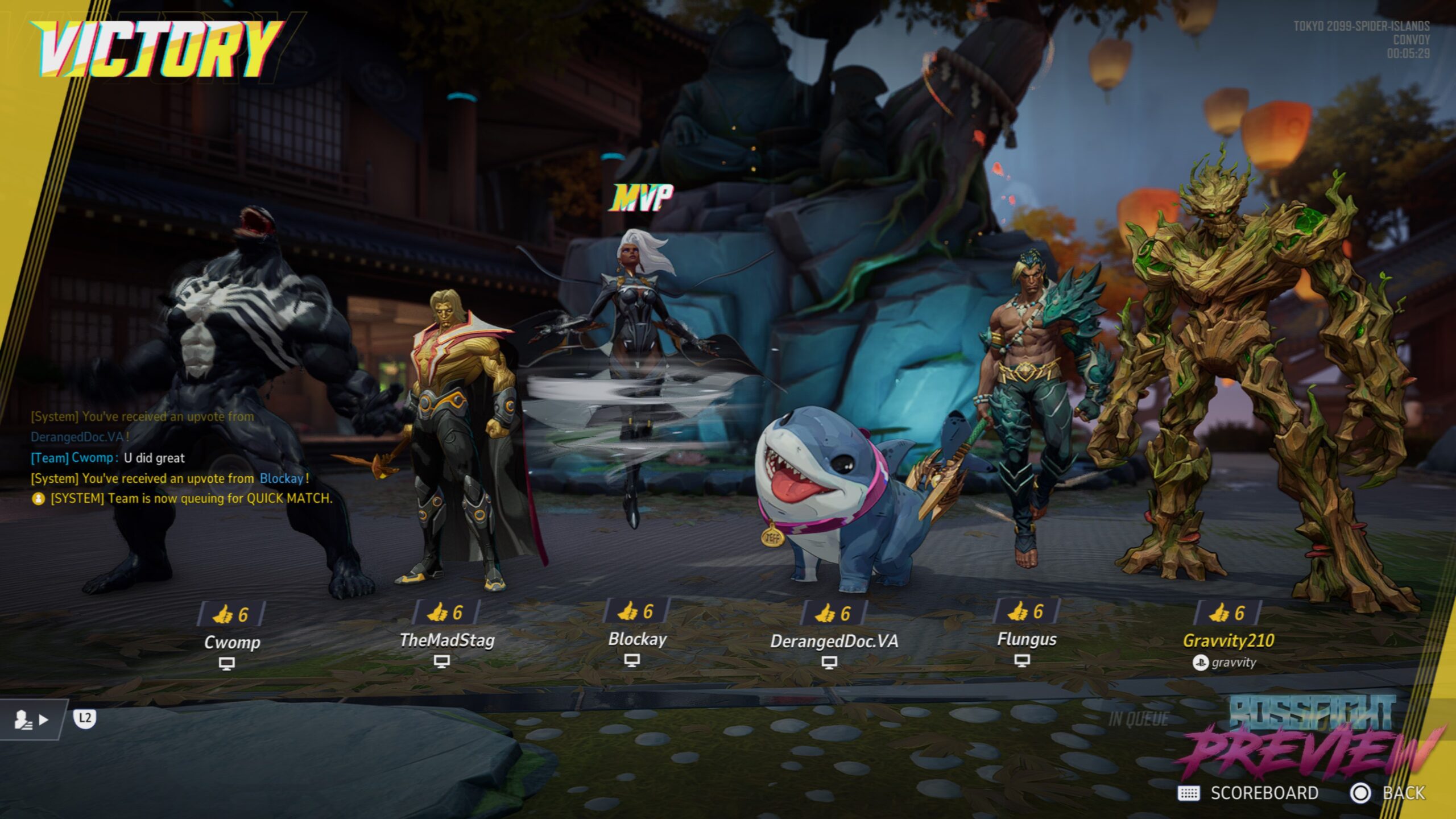Choose the DerangedDoc.VA player name

pos(834,641)
